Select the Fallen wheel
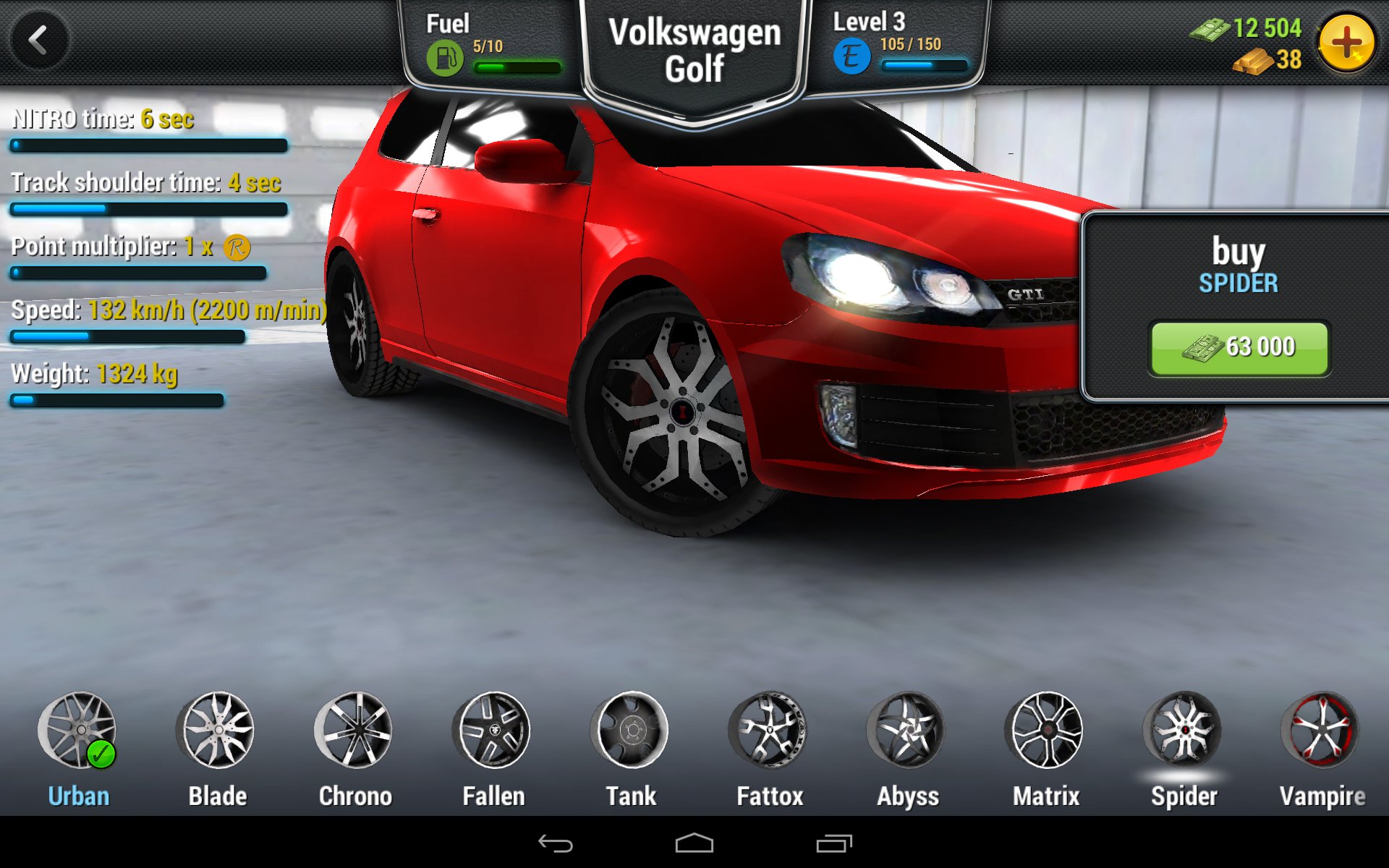1389x868 pixels. click(493, 731)
